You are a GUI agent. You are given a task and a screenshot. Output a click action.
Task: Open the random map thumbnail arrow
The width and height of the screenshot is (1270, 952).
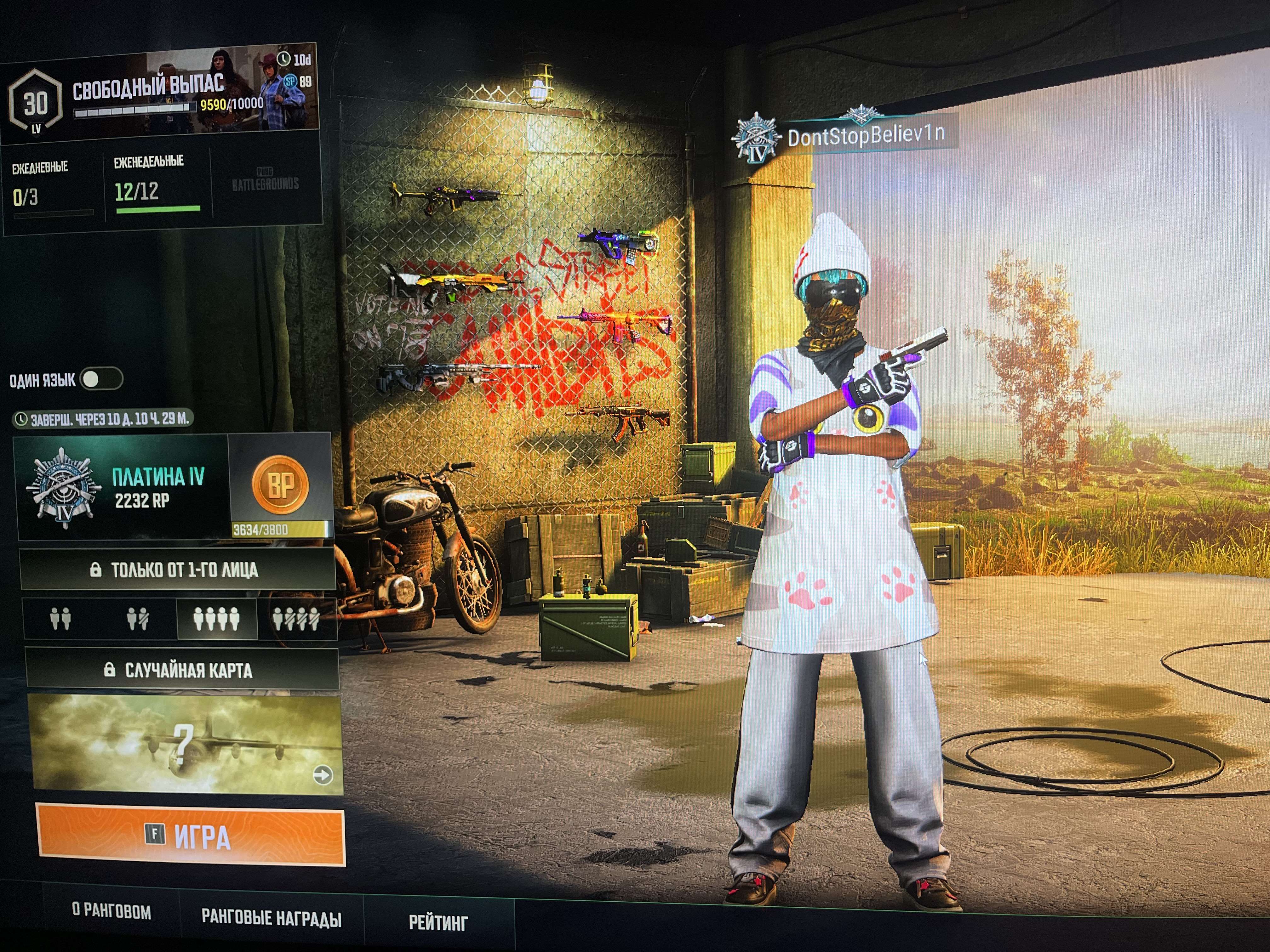tap(323, 775)
